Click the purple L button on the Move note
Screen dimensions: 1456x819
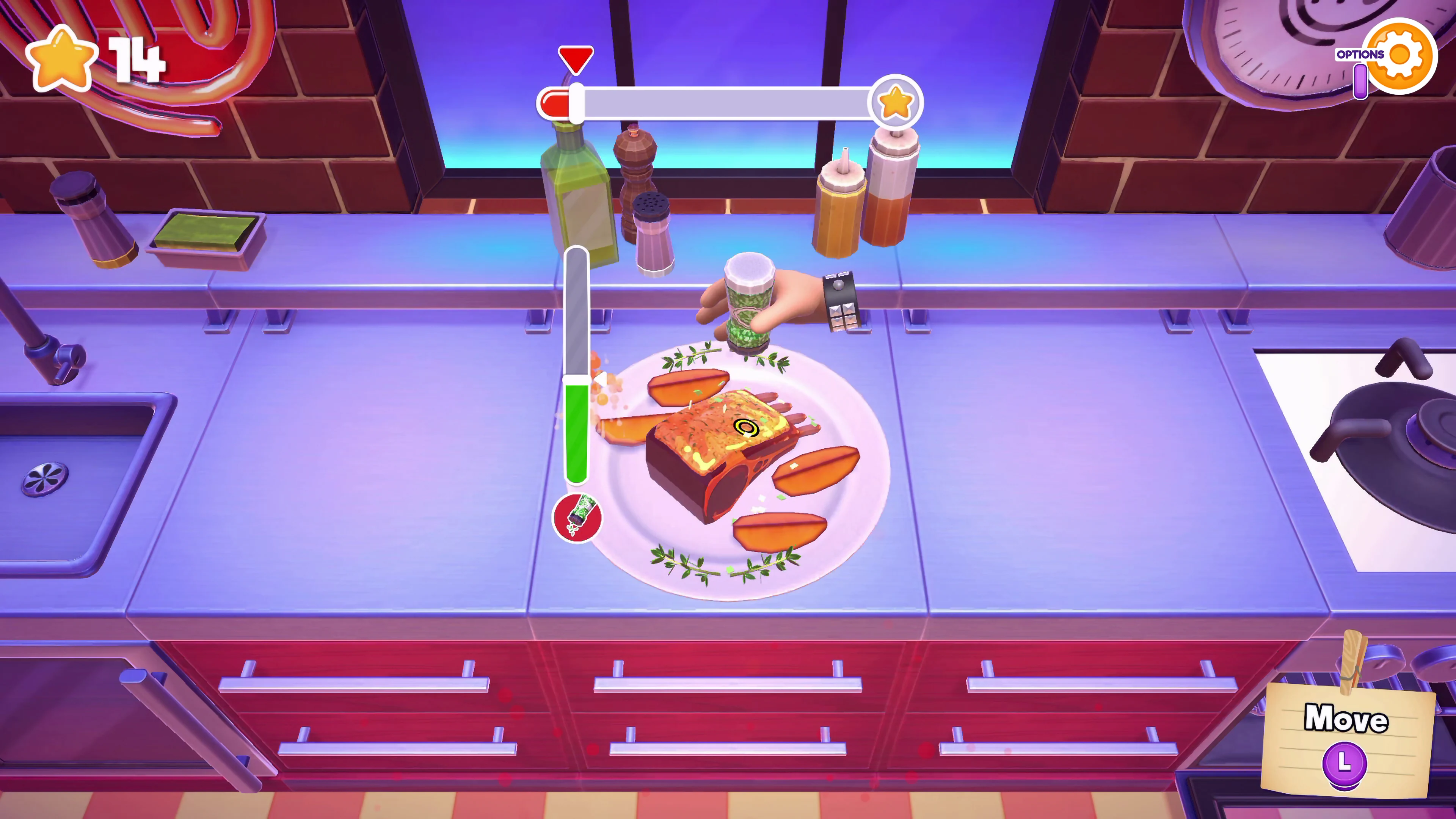tap(1344, 763)
